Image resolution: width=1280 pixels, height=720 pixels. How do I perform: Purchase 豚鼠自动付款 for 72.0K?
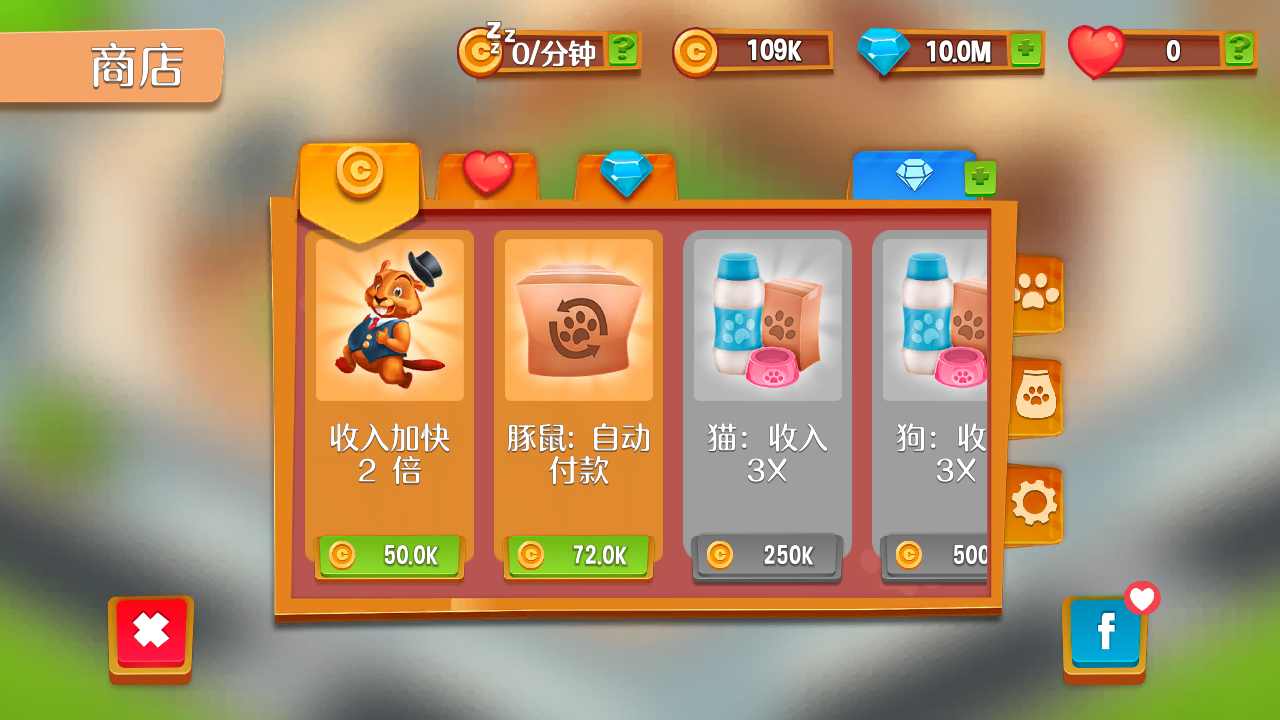577,557
